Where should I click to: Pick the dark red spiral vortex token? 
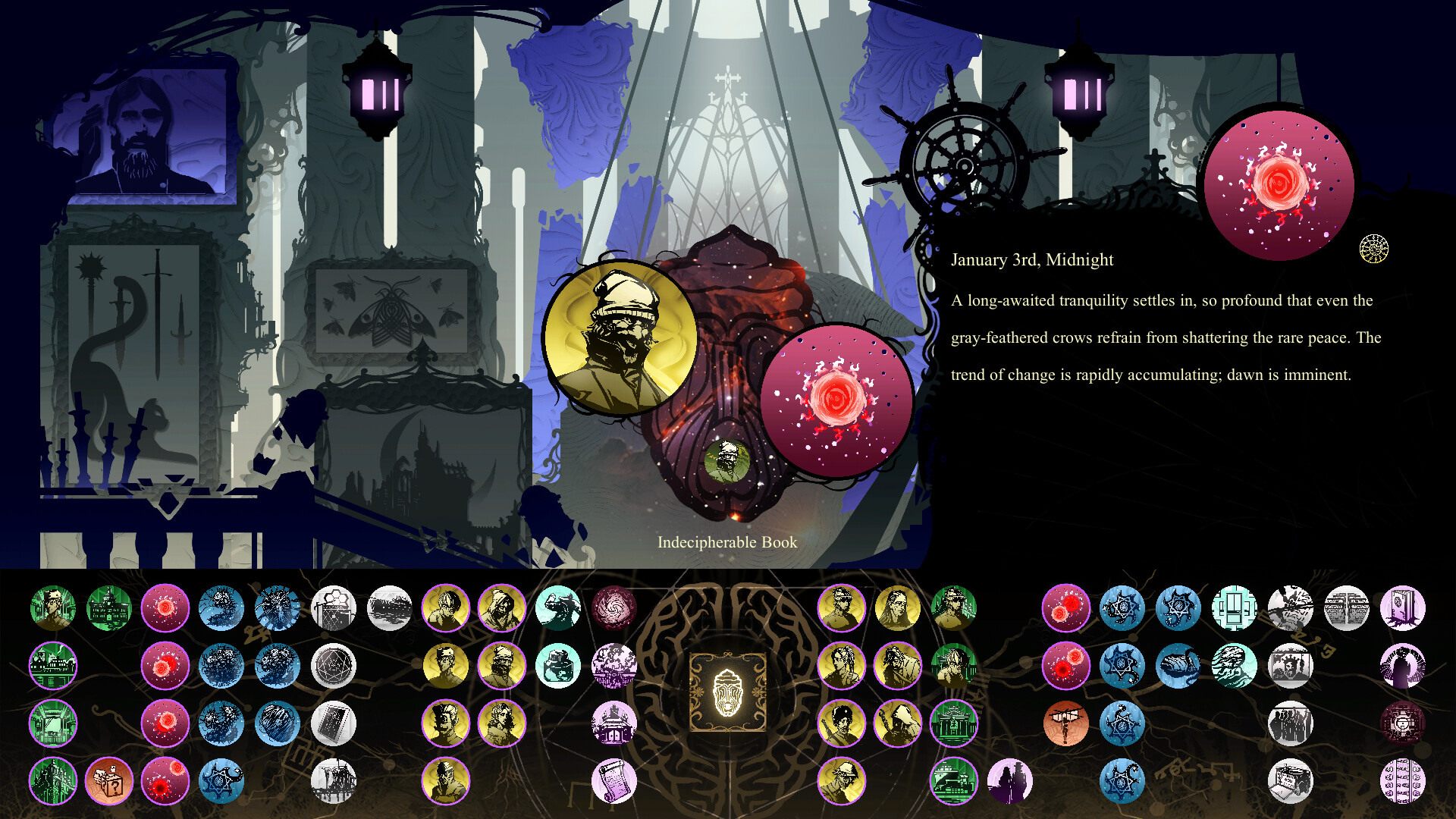(613, 608)
